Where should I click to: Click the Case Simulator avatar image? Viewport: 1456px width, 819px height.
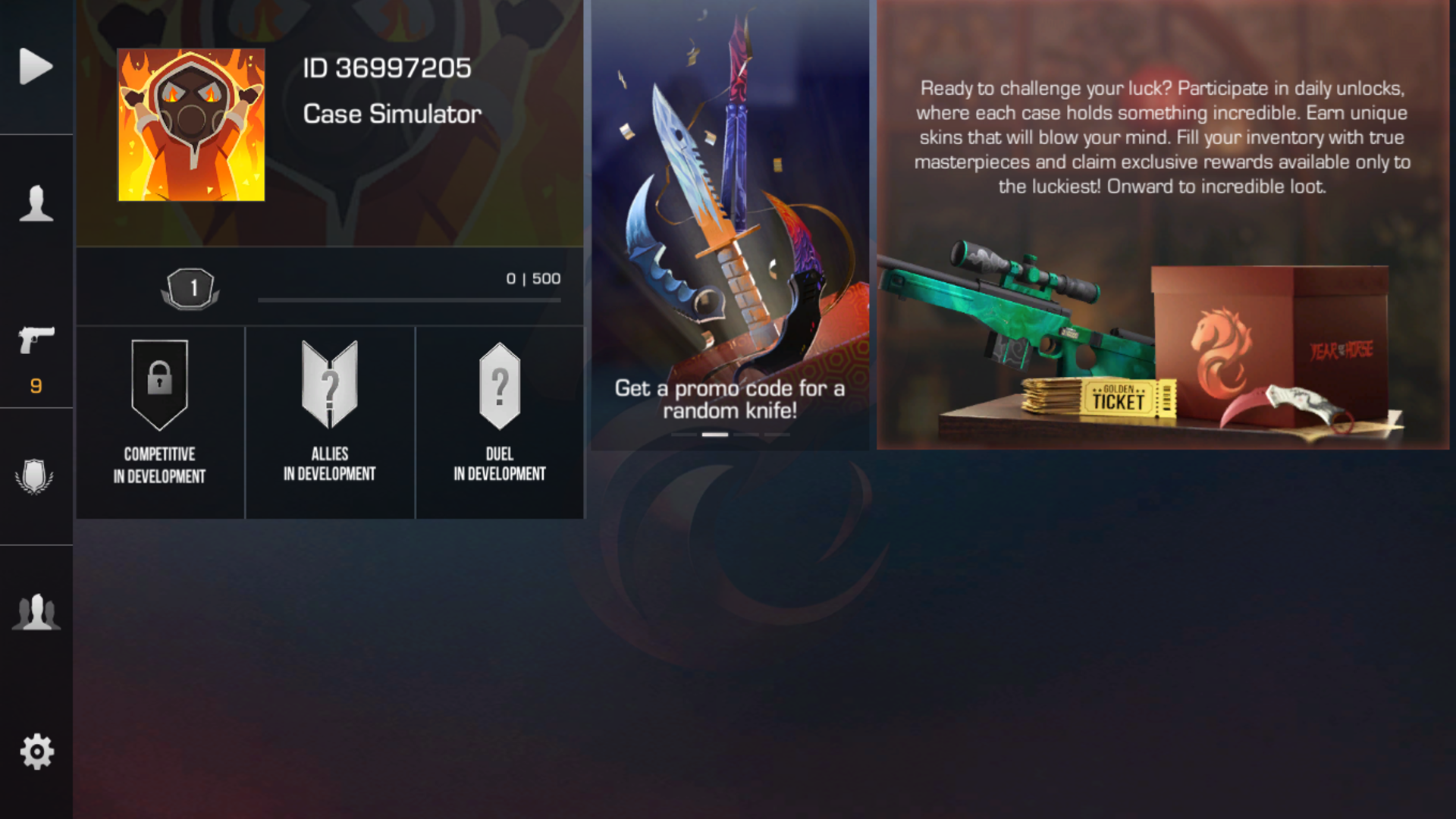[190, 124]
